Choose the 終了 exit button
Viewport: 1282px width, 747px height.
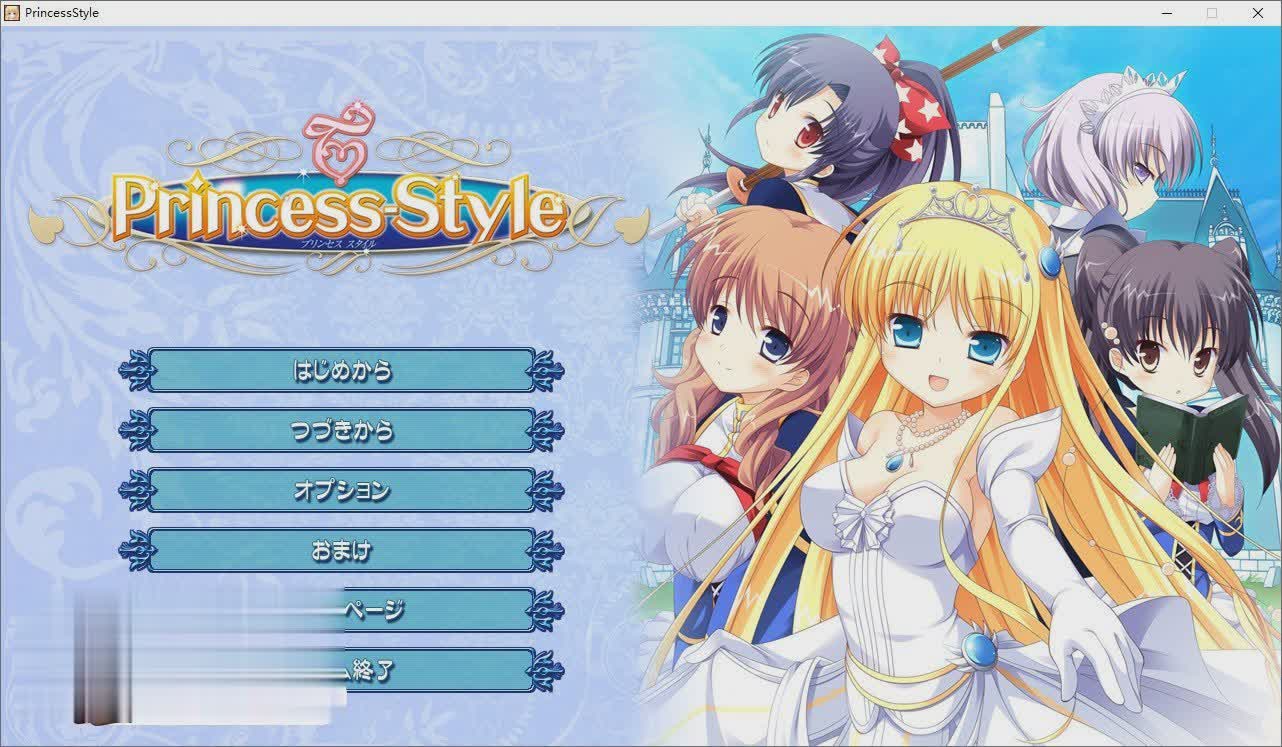click(x=440, y=670)
